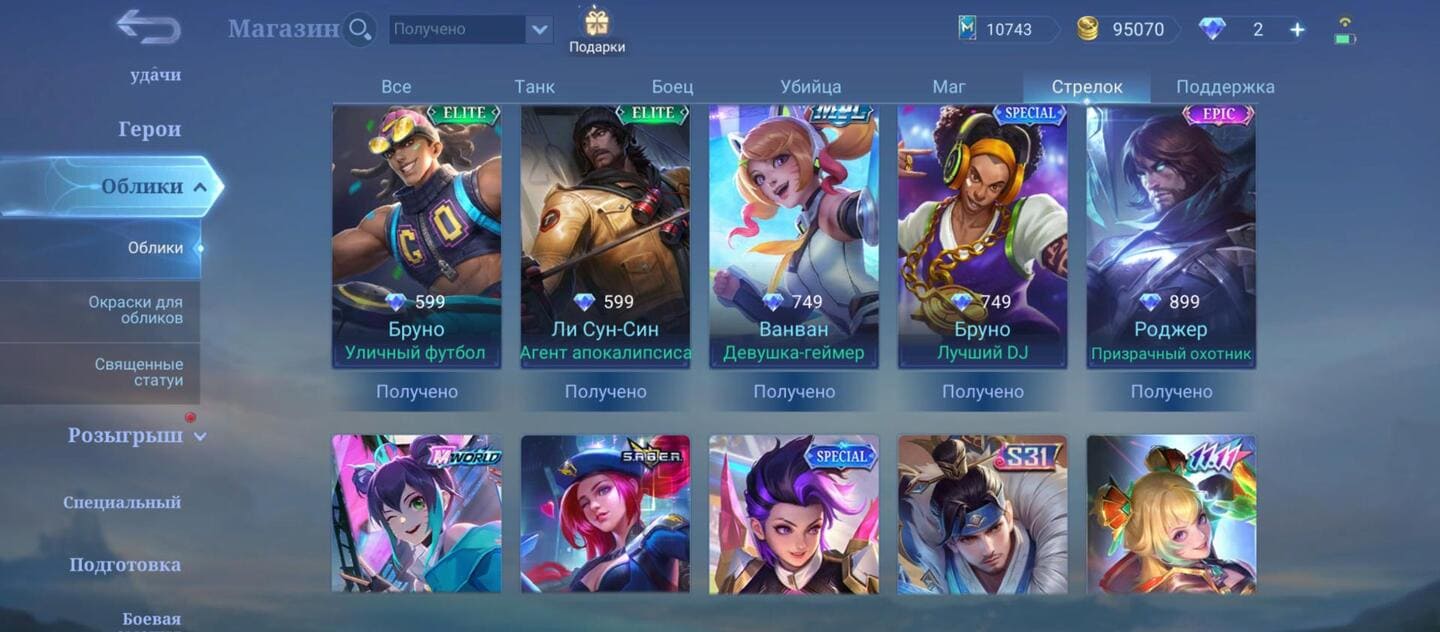This screenshot has width=1440, height=632.
Task: Open the Герои shop section
Action: point(150,129)
